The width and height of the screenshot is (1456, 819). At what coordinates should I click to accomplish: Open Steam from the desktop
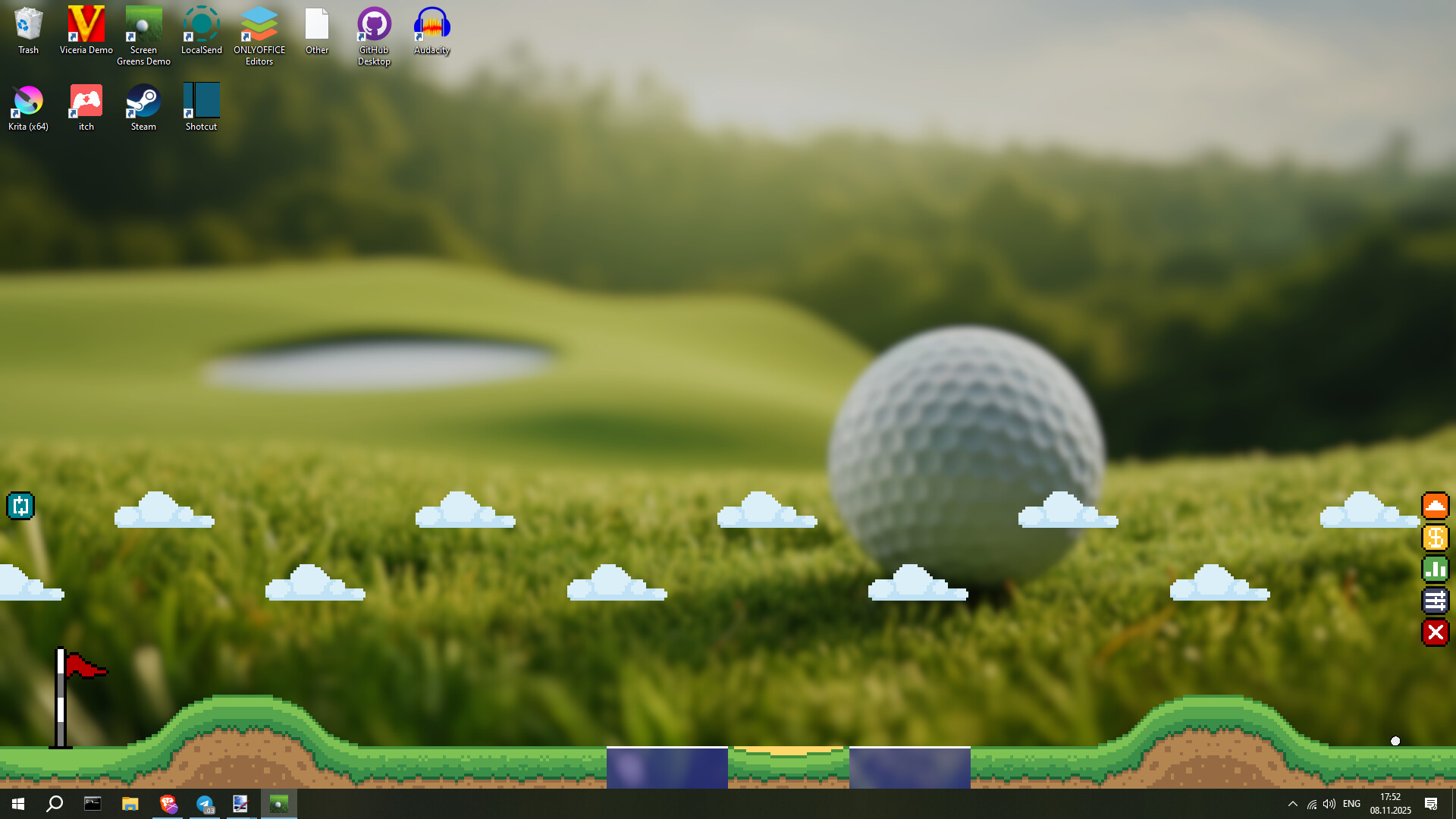[x=143, y=101]
